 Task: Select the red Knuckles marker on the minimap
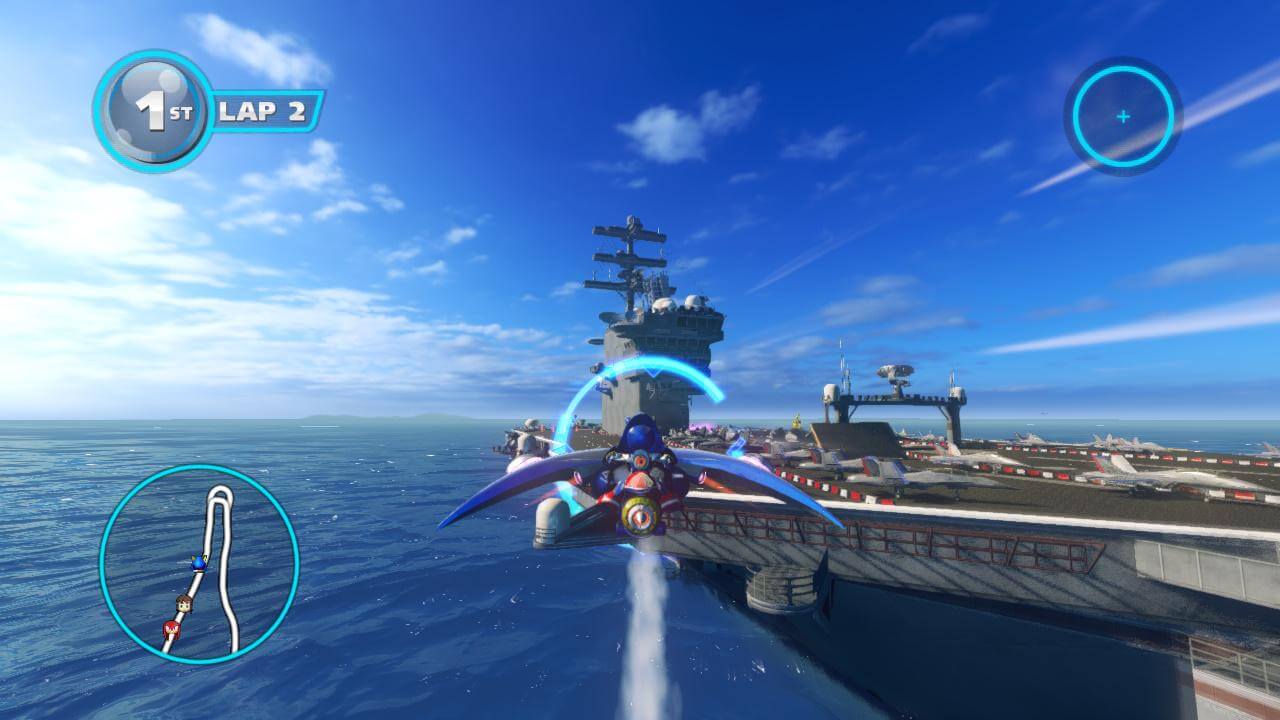170,629
